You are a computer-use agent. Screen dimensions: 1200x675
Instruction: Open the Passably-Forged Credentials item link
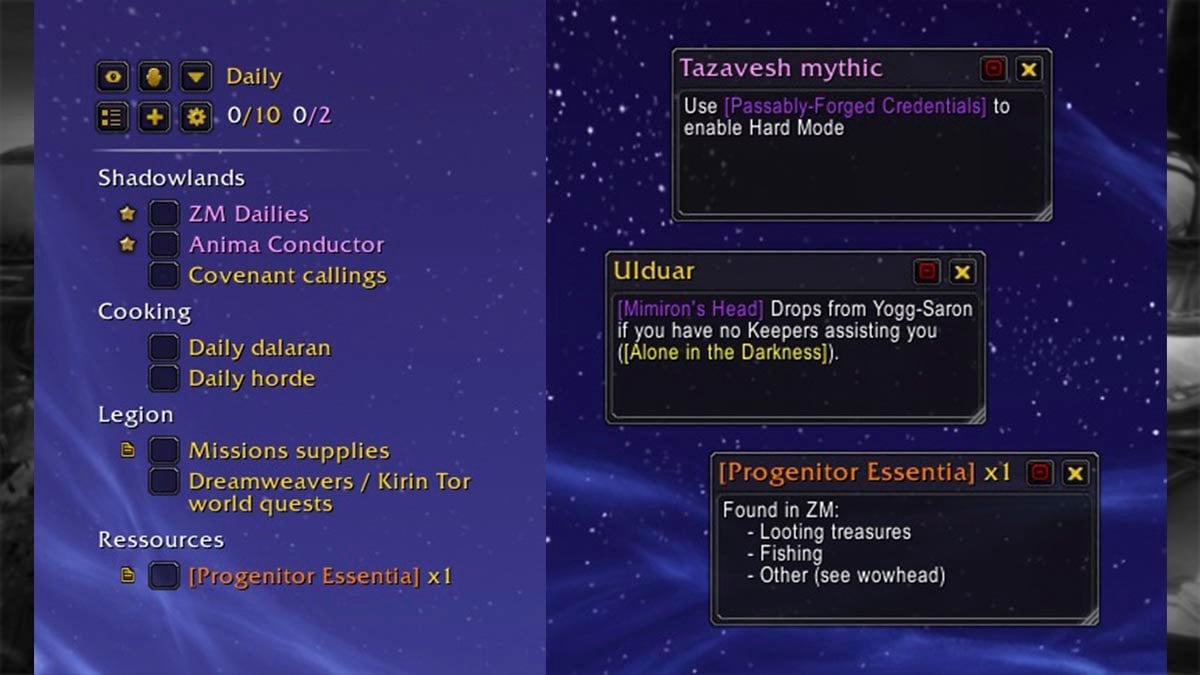[855, 106]
